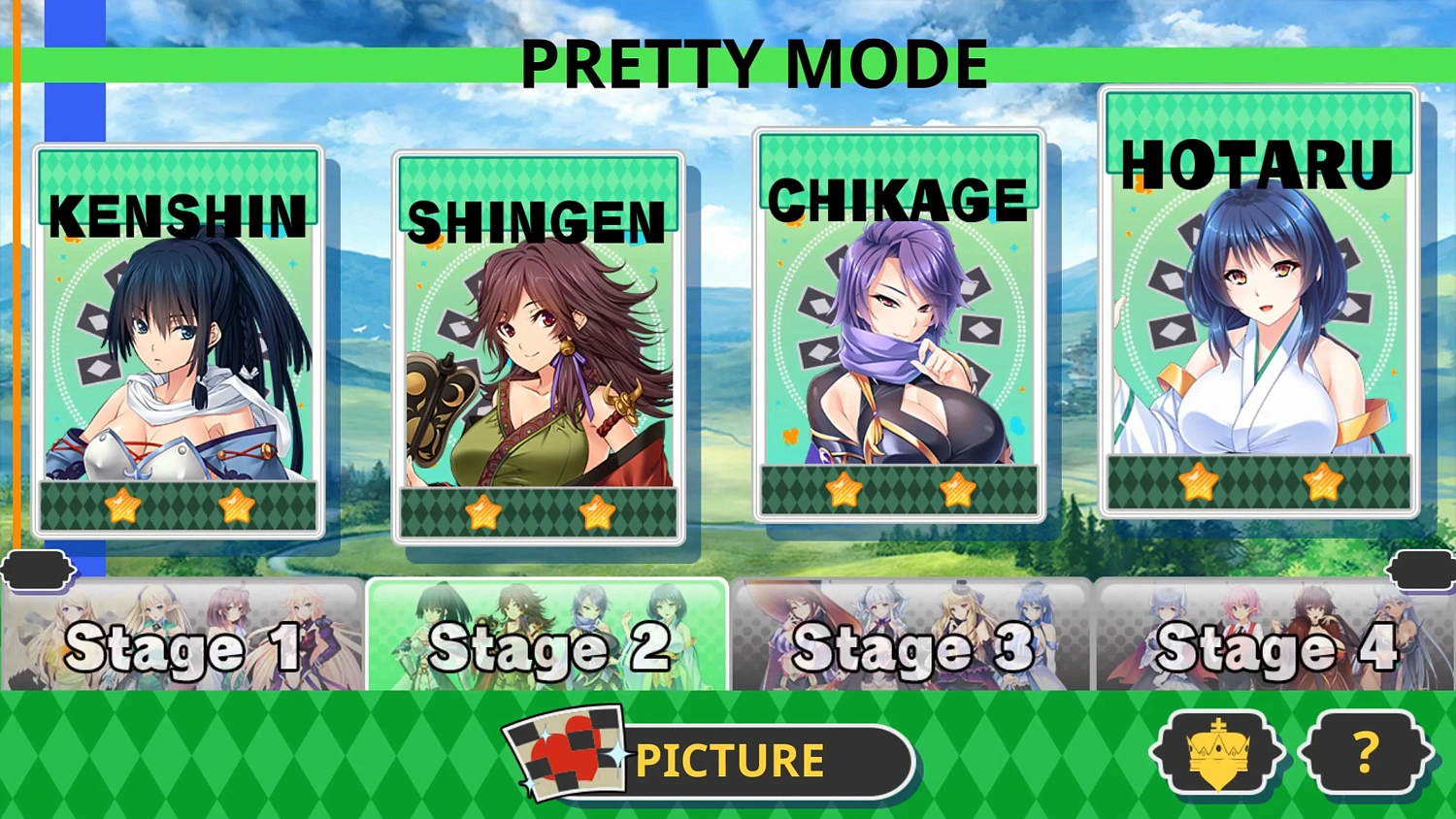Viewport: 1456px width, 819px height.
Task: Click the second star on SHINGEN's card
Action: 598,515
